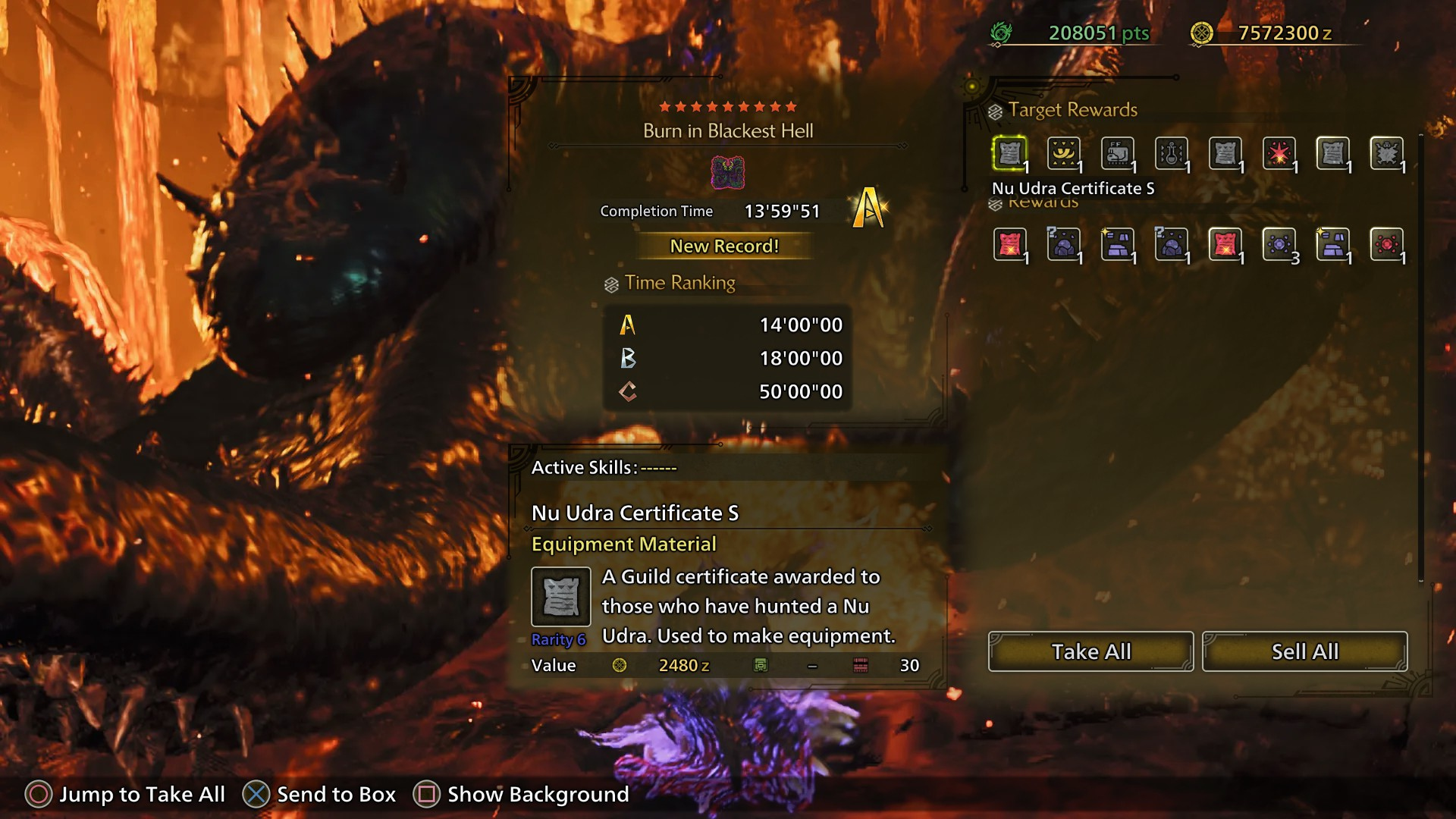Select the flask reward item
Viewport: 1456px width, 819px height.
coord(1171,154)
